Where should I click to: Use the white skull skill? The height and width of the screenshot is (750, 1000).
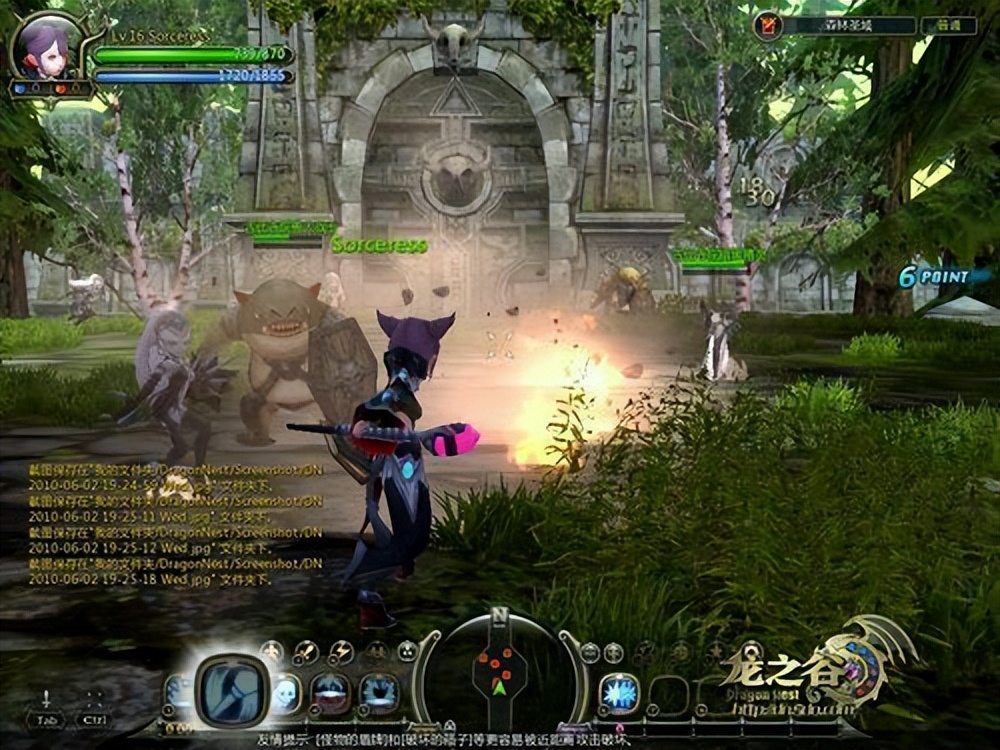(286, 691)
